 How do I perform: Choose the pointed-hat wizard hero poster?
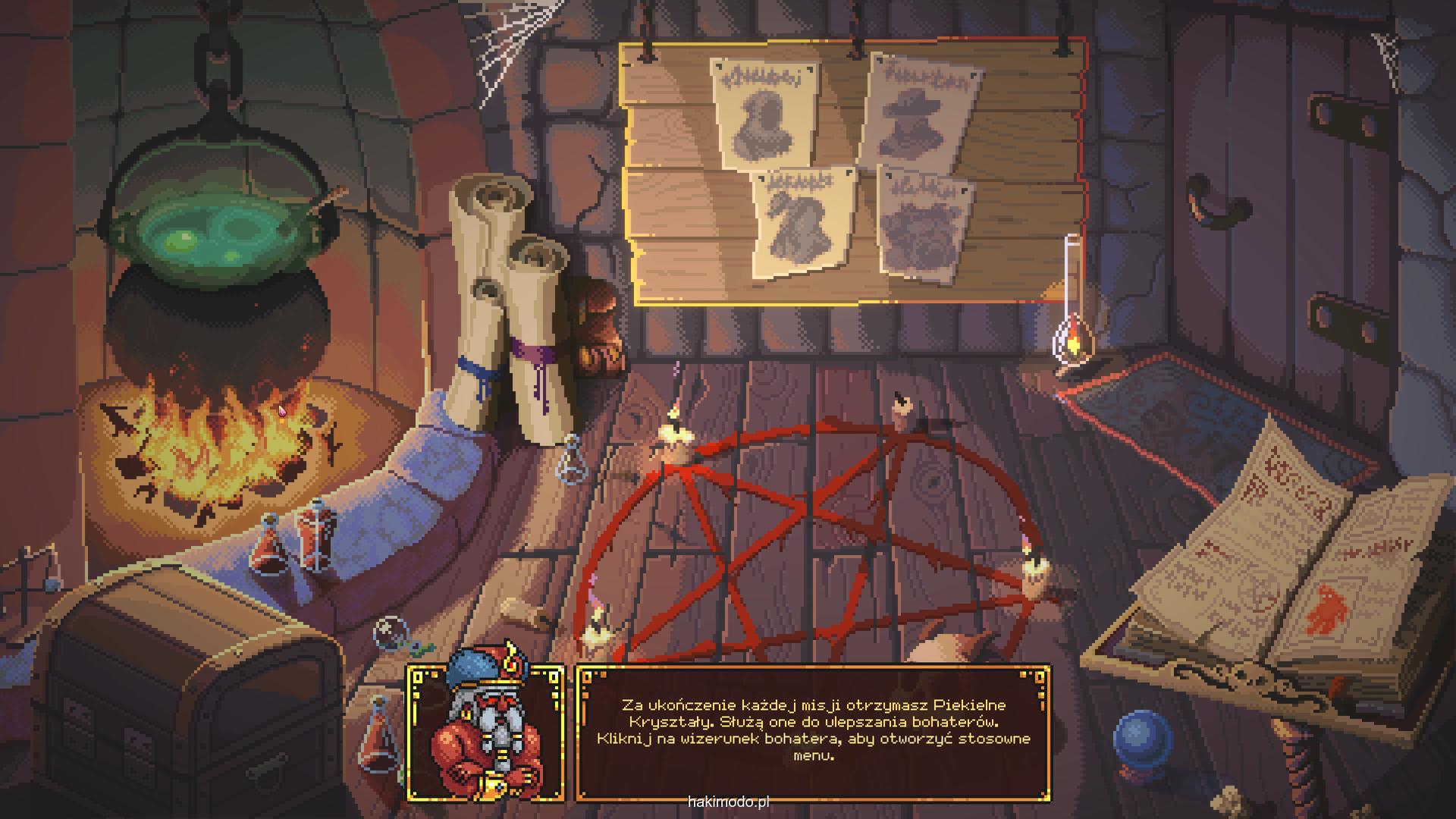tap(801, 221)
